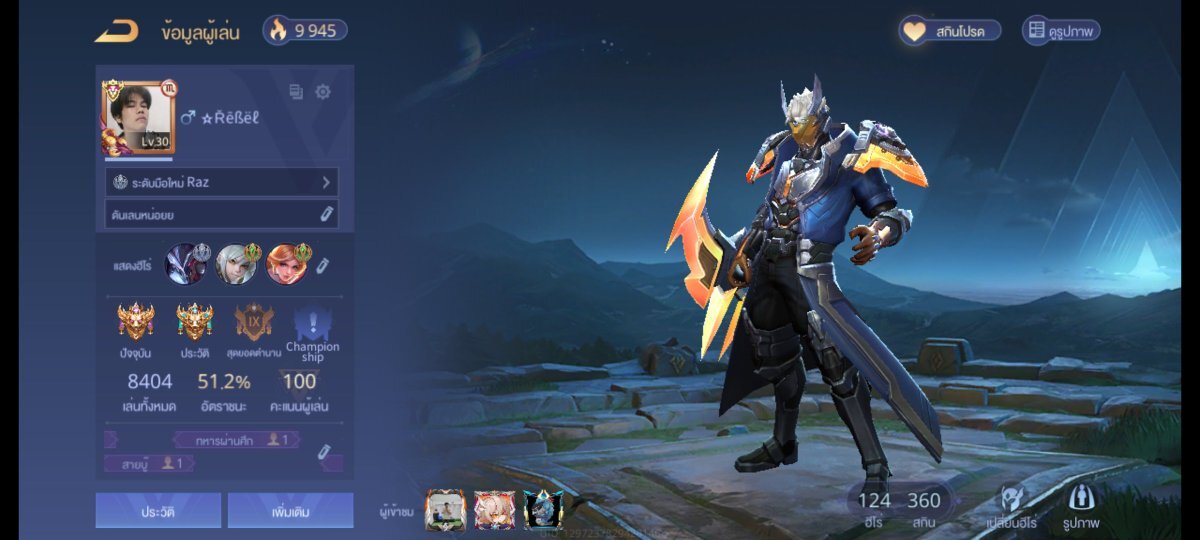Select the first visitor's avatar
The height and width of the screenshot is (540, 1200).
coord(446,510)
